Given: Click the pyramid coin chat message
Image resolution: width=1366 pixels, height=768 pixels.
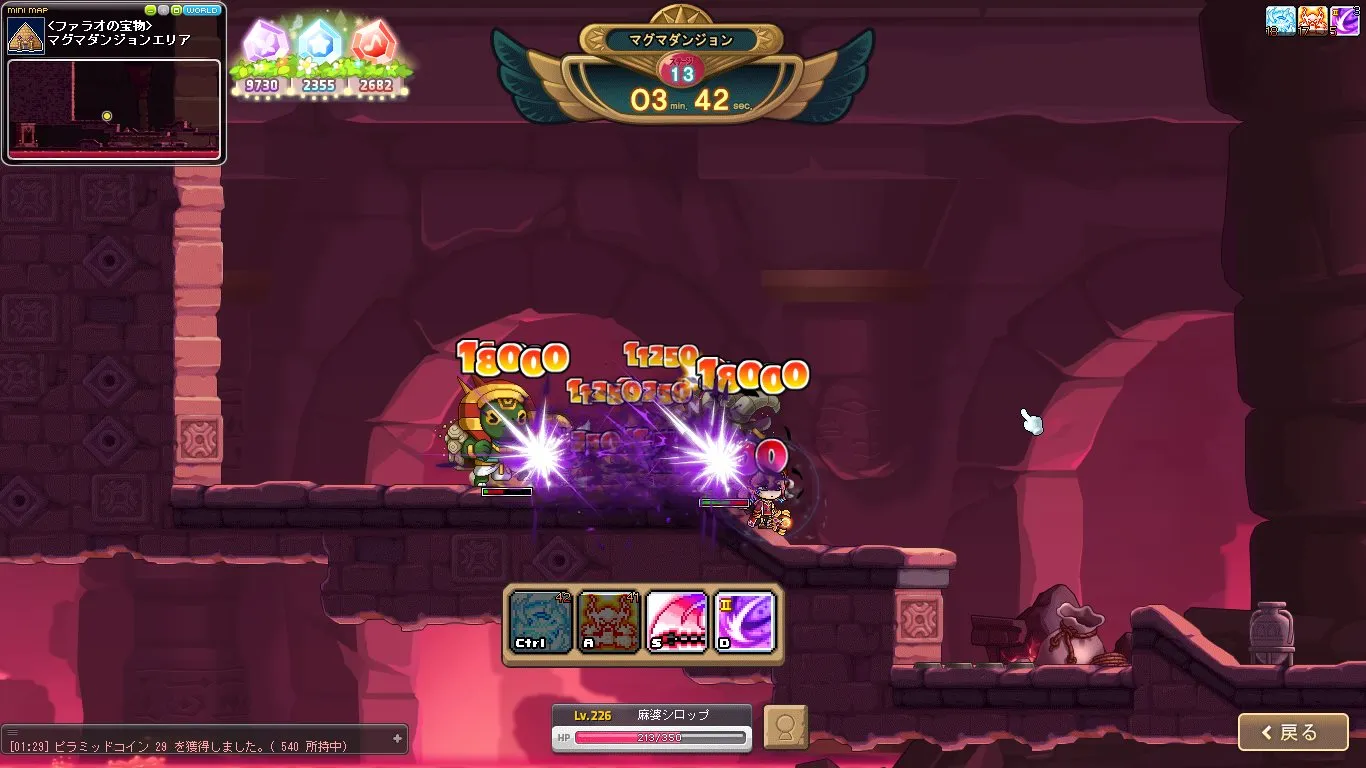Looking at the screenshot, I should 180,746.
